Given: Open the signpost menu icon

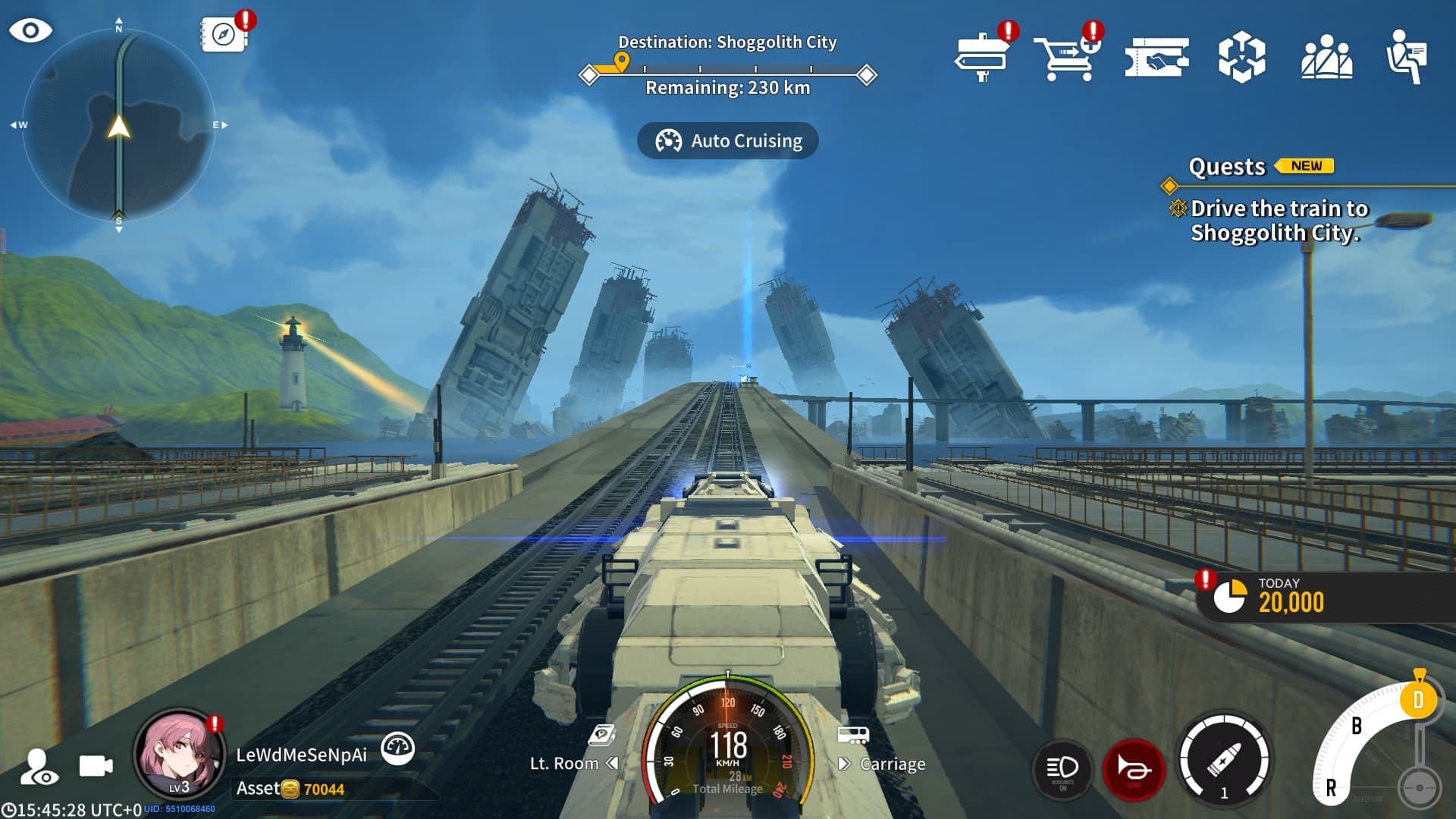Looking at the screenshot, I should click(982, 57).
